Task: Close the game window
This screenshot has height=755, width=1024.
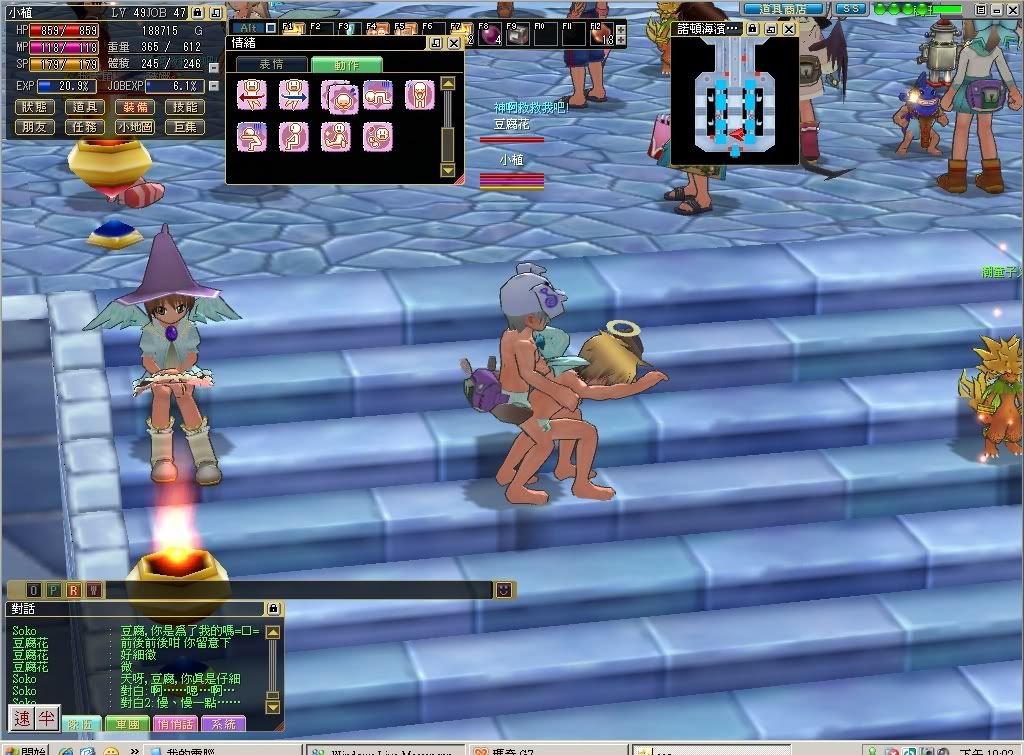Action: [x=1013, y=8]
